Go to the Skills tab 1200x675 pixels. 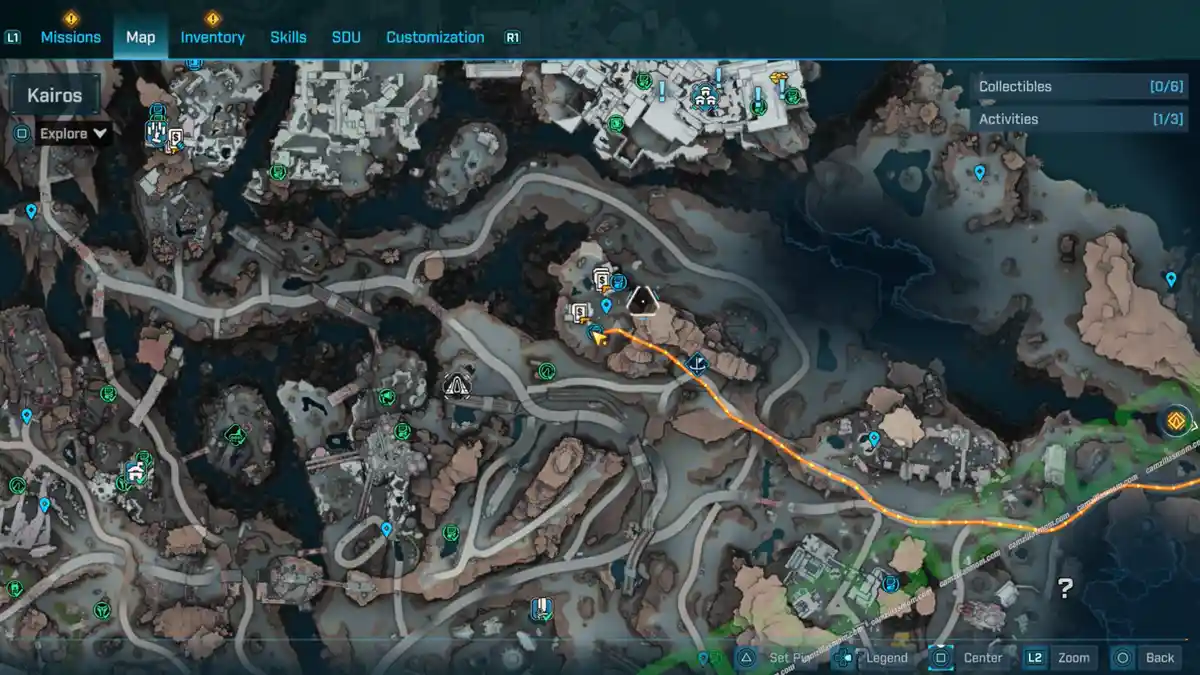coord(288,37)
